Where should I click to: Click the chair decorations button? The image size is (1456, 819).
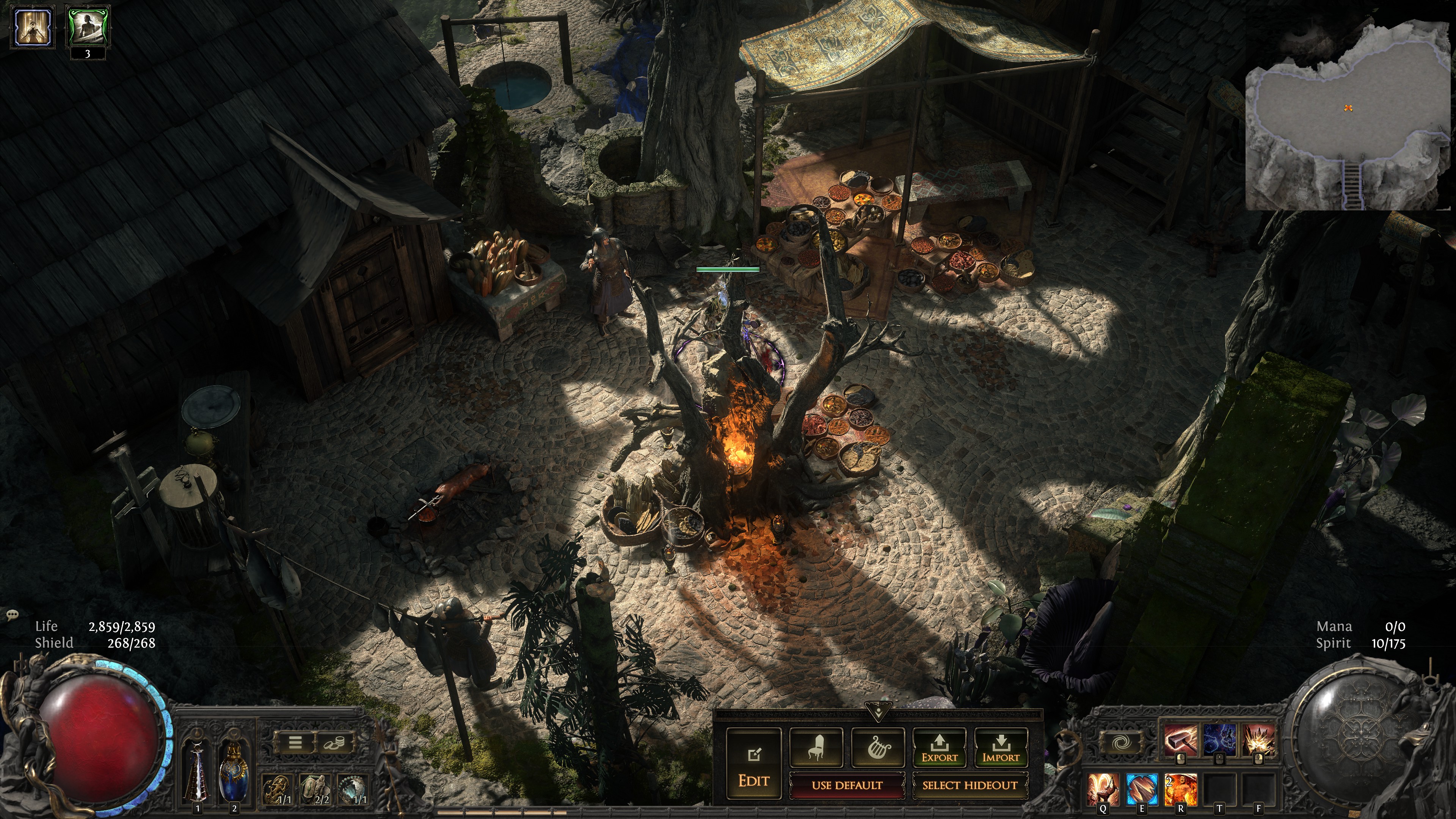click(816, 747)
